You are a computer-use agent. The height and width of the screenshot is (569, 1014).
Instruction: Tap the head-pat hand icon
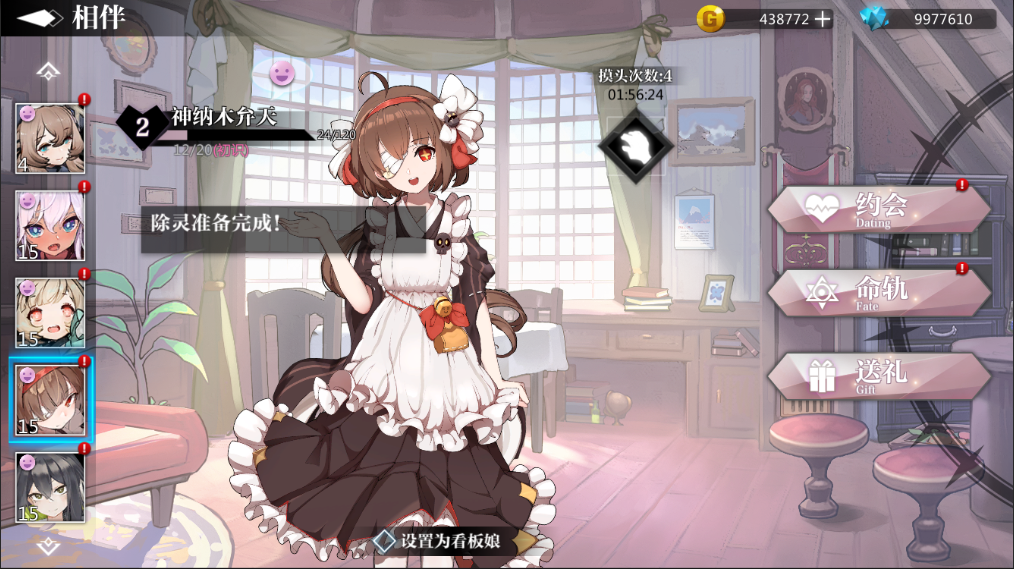point(632,145)
